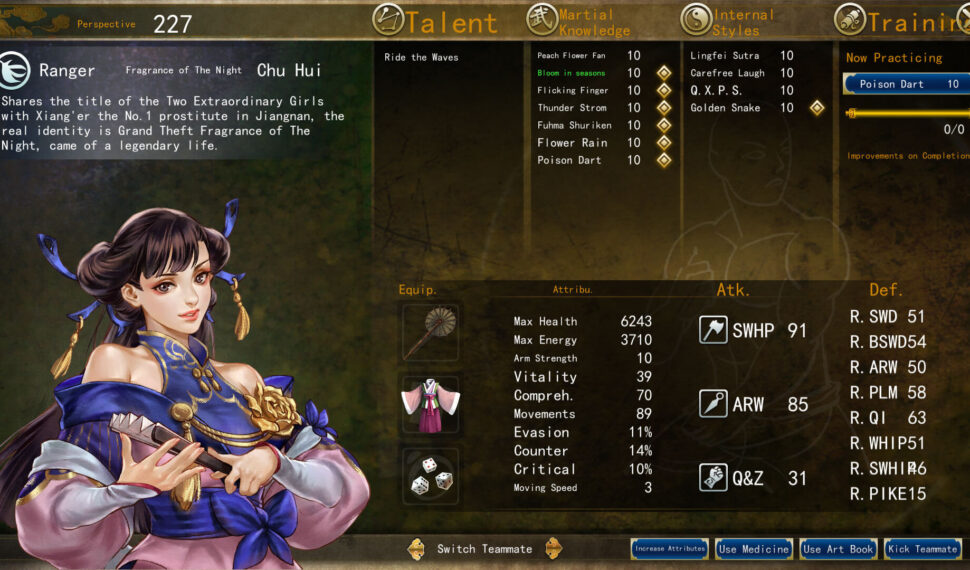The height and width of the screenshot is (570, 970).
Task: Click the Use Medicine button
Action: coord(754,548)
